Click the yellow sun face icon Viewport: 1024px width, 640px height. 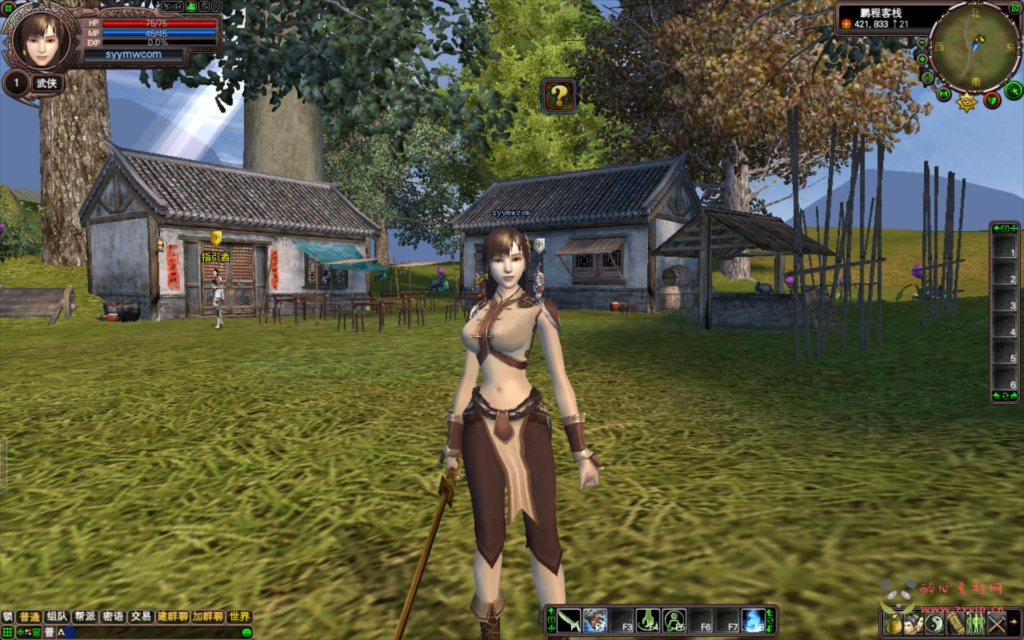click(967, 102)
